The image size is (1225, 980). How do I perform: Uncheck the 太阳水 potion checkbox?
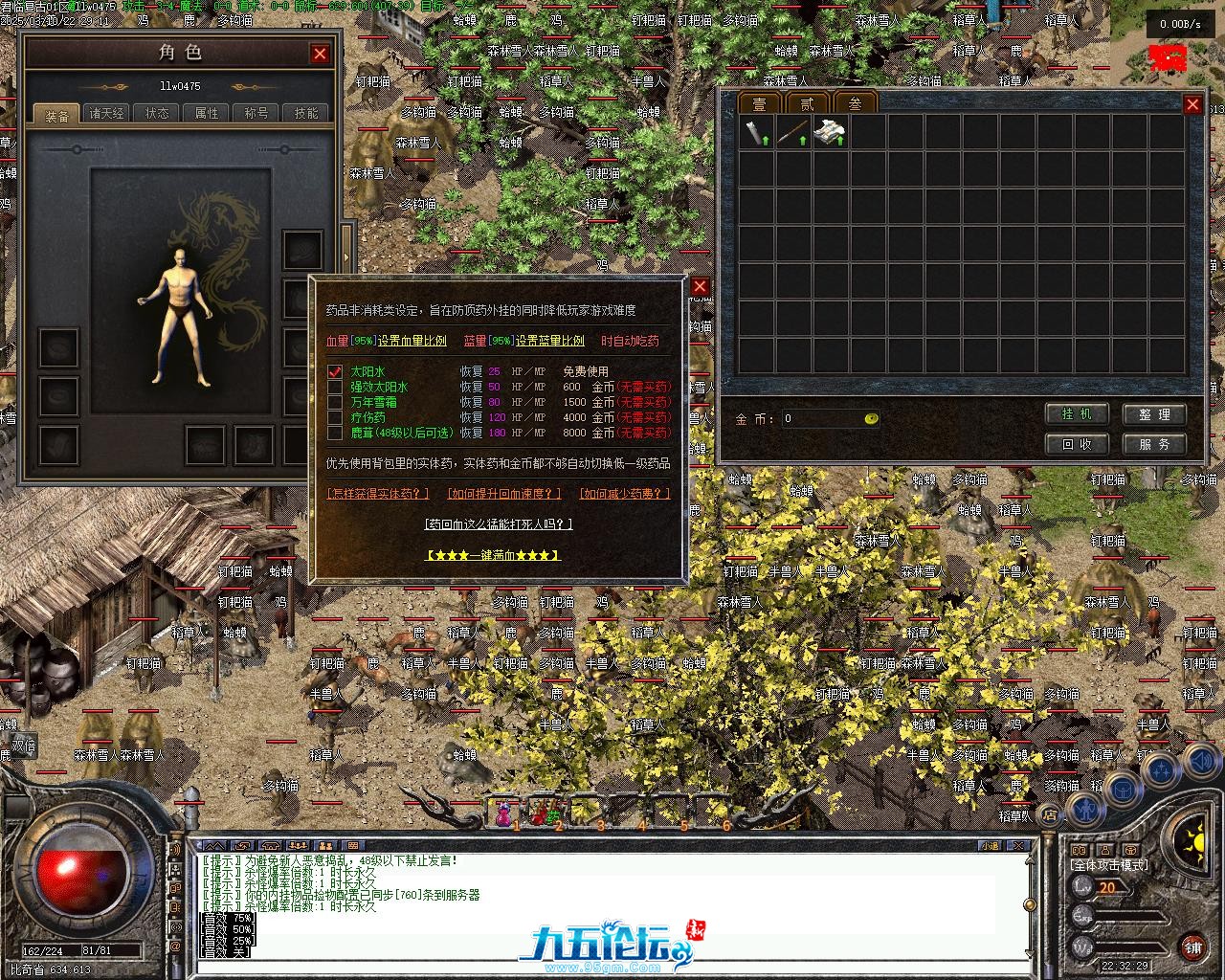click(x=335, y=371)
